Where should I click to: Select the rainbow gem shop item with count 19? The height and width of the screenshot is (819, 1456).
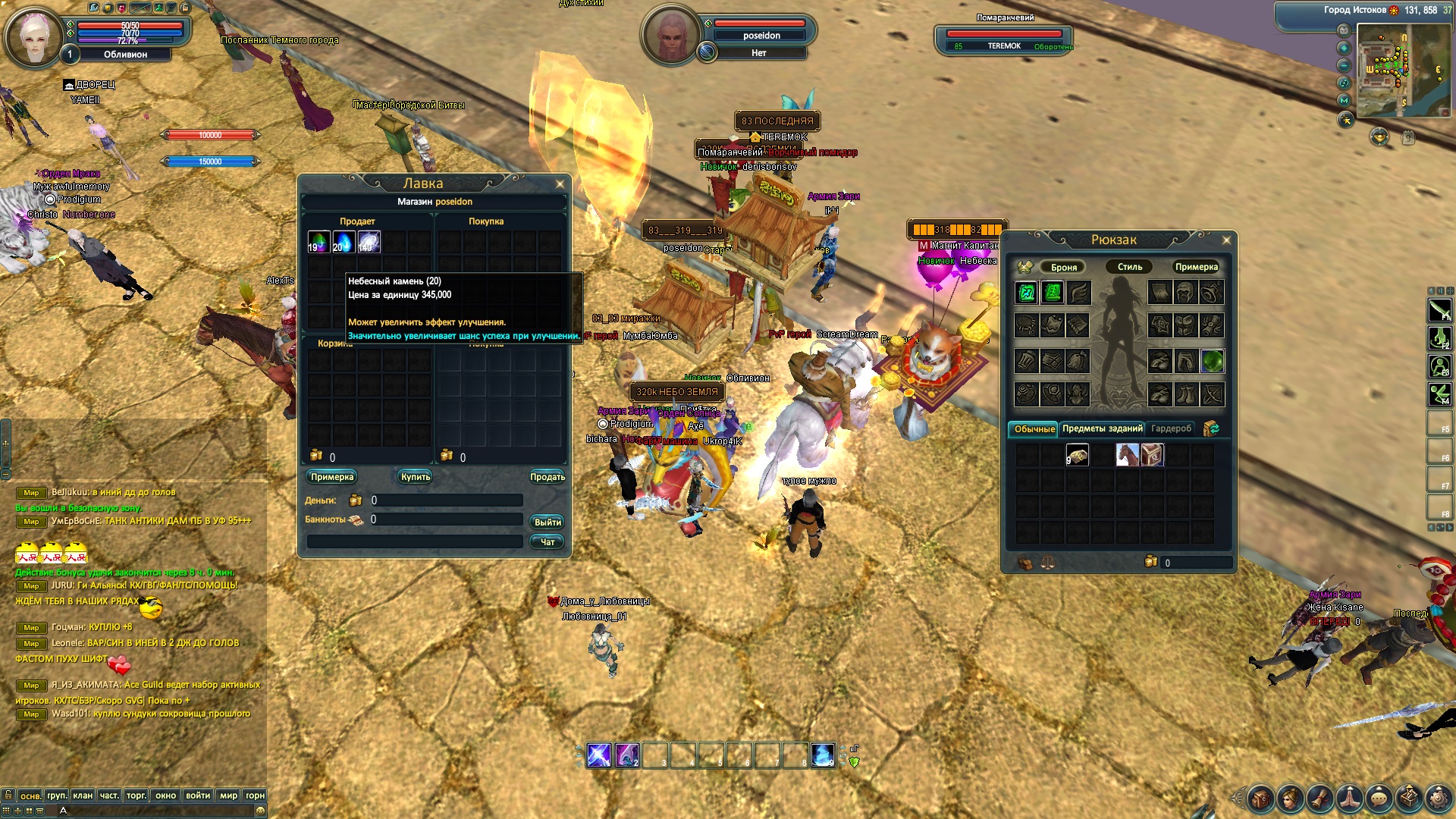click(318, 242)
